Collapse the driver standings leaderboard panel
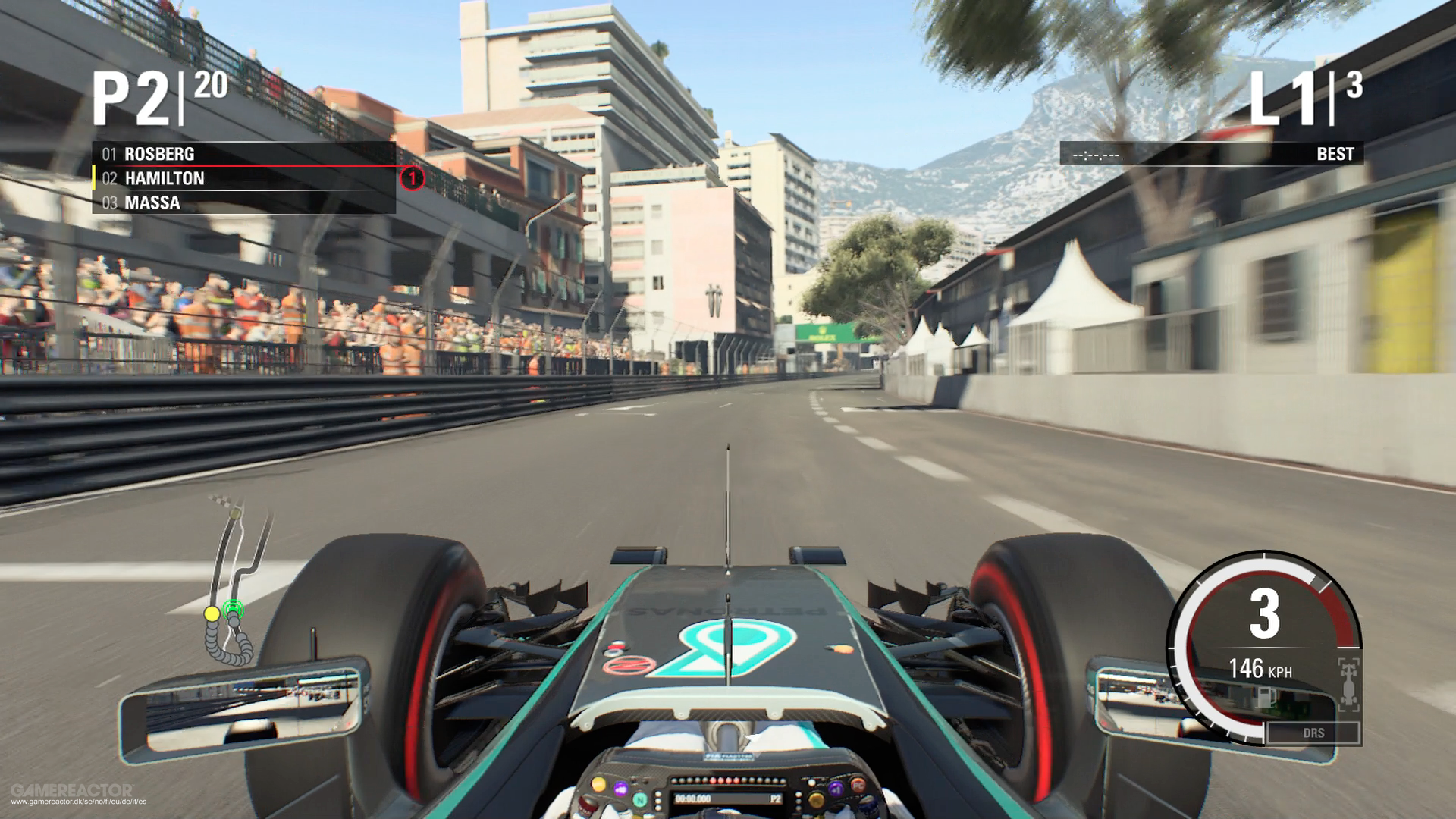The height and width of the screenshot is (819, 1456). [x=243, y=178]
